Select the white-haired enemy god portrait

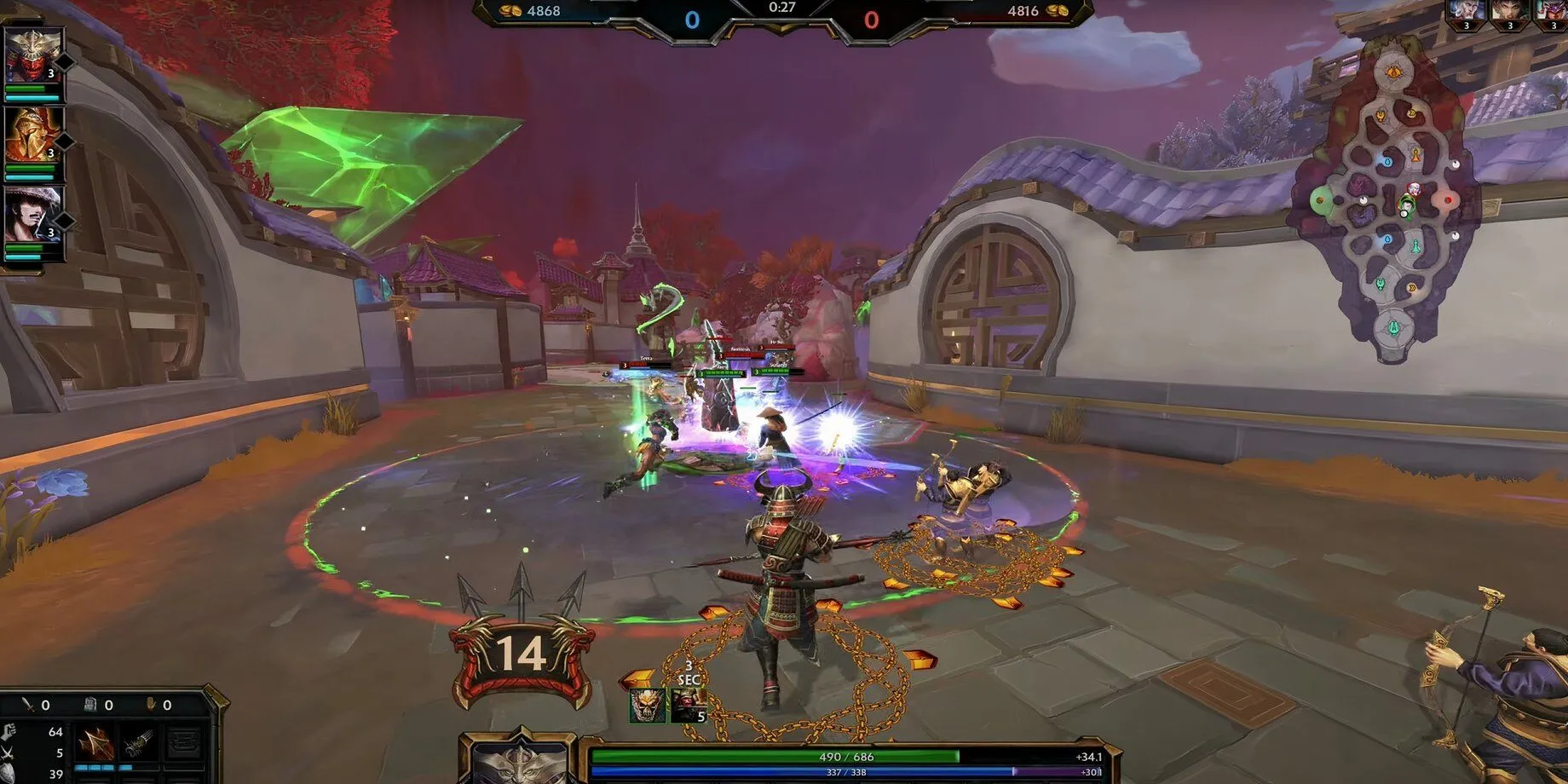point(1464,12)
